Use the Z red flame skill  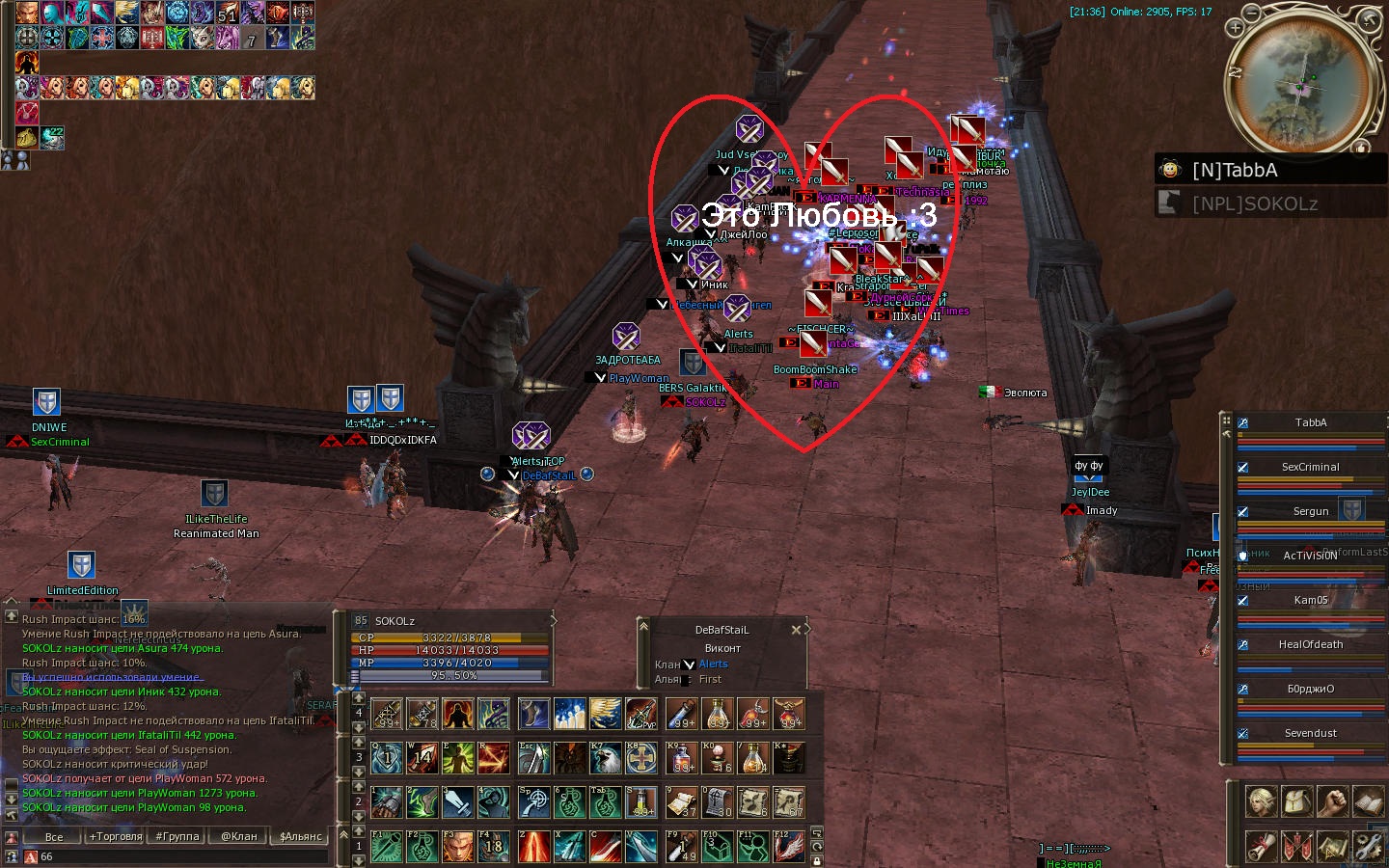(533, 847)
